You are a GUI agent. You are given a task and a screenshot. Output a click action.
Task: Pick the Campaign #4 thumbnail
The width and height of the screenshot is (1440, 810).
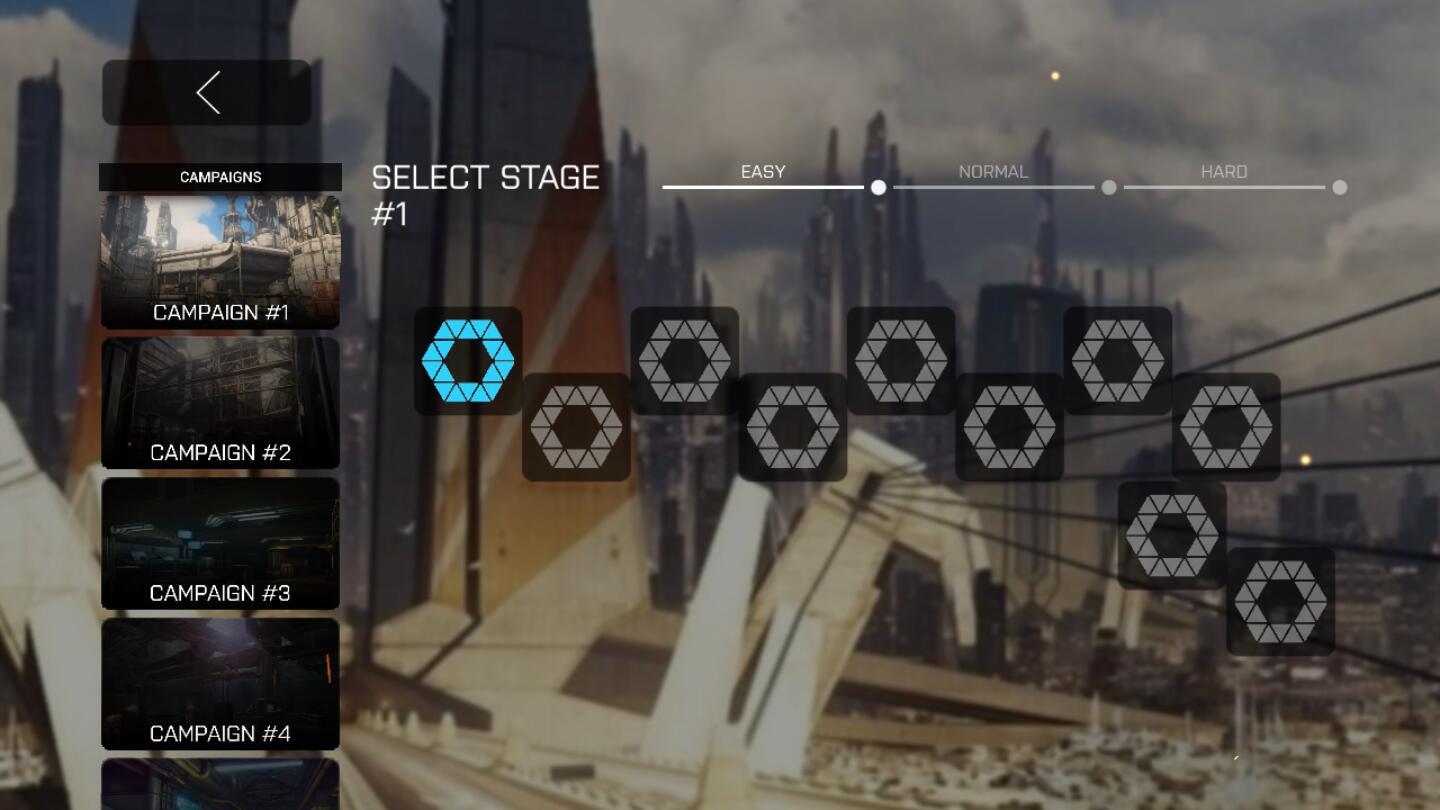point(220,684)
